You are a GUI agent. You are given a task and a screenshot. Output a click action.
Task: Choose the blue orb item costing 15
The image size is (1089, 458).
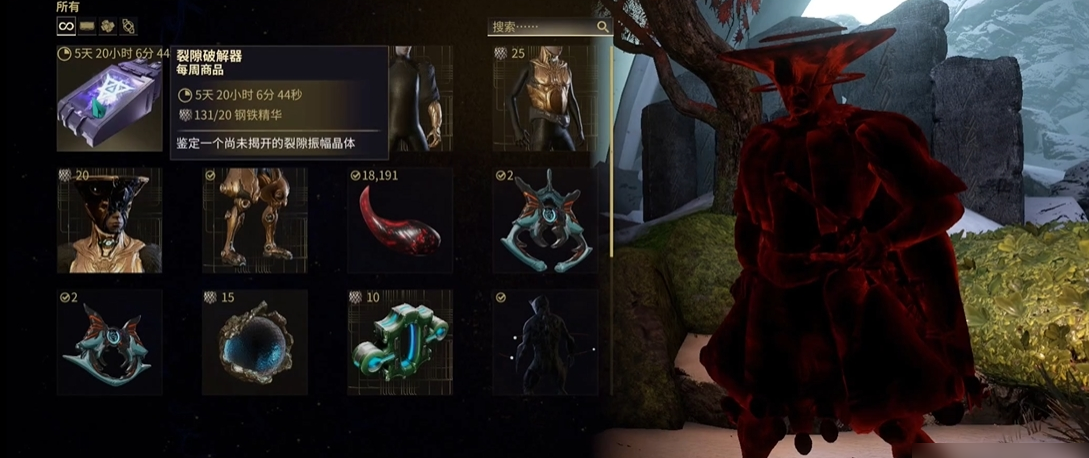[x=254, y=343]
